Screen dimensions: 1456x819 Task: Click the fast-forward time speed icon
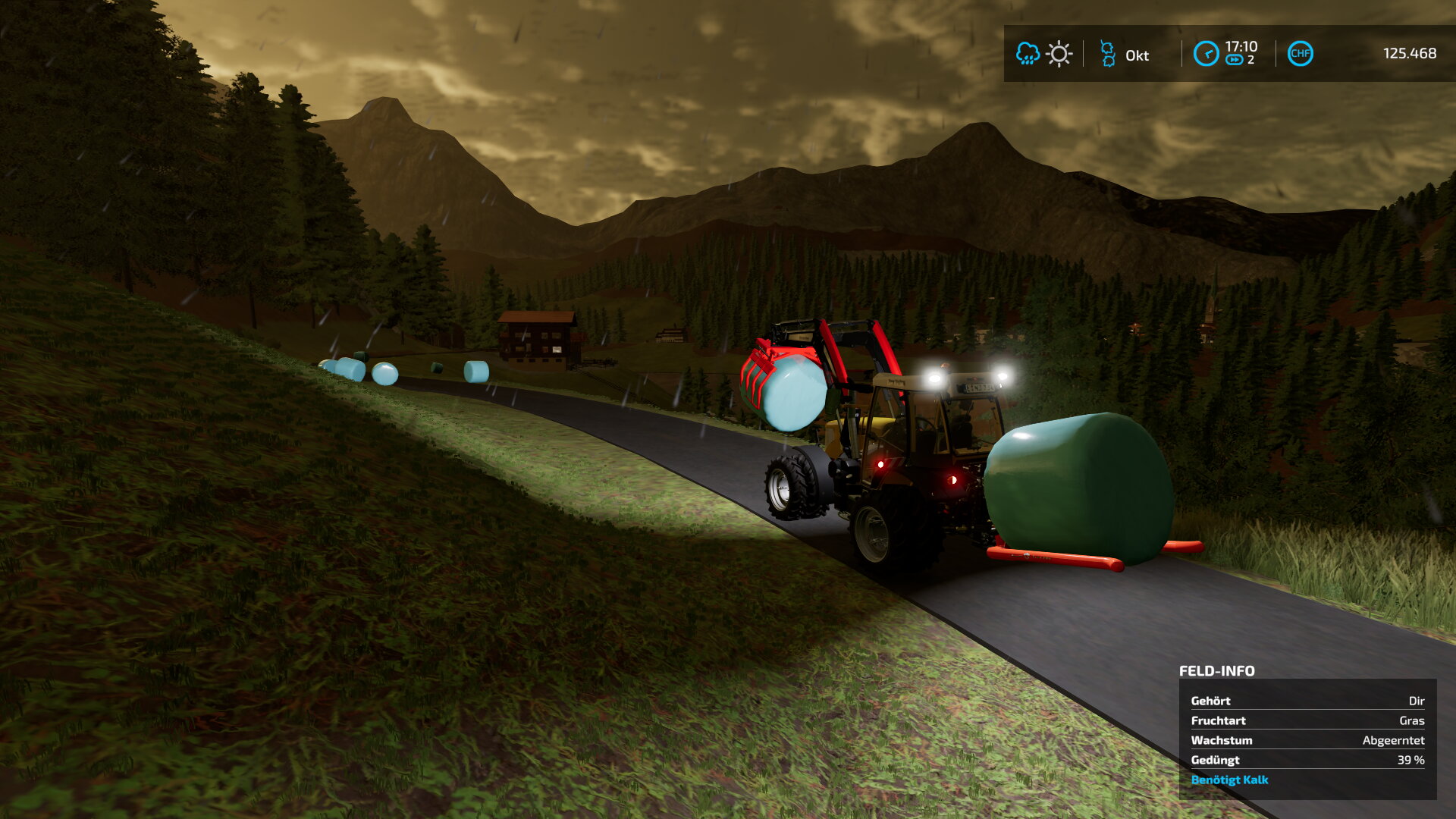pyautogui.click(x=1234, y=60)
